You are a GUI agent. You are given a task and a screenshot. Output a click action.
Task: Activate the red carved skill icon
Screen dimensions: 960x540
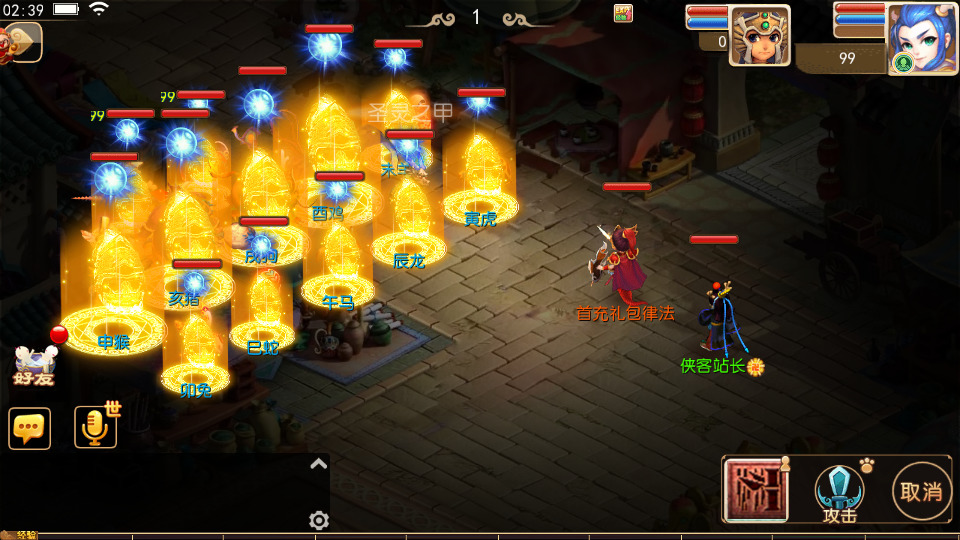pos(755,490)
